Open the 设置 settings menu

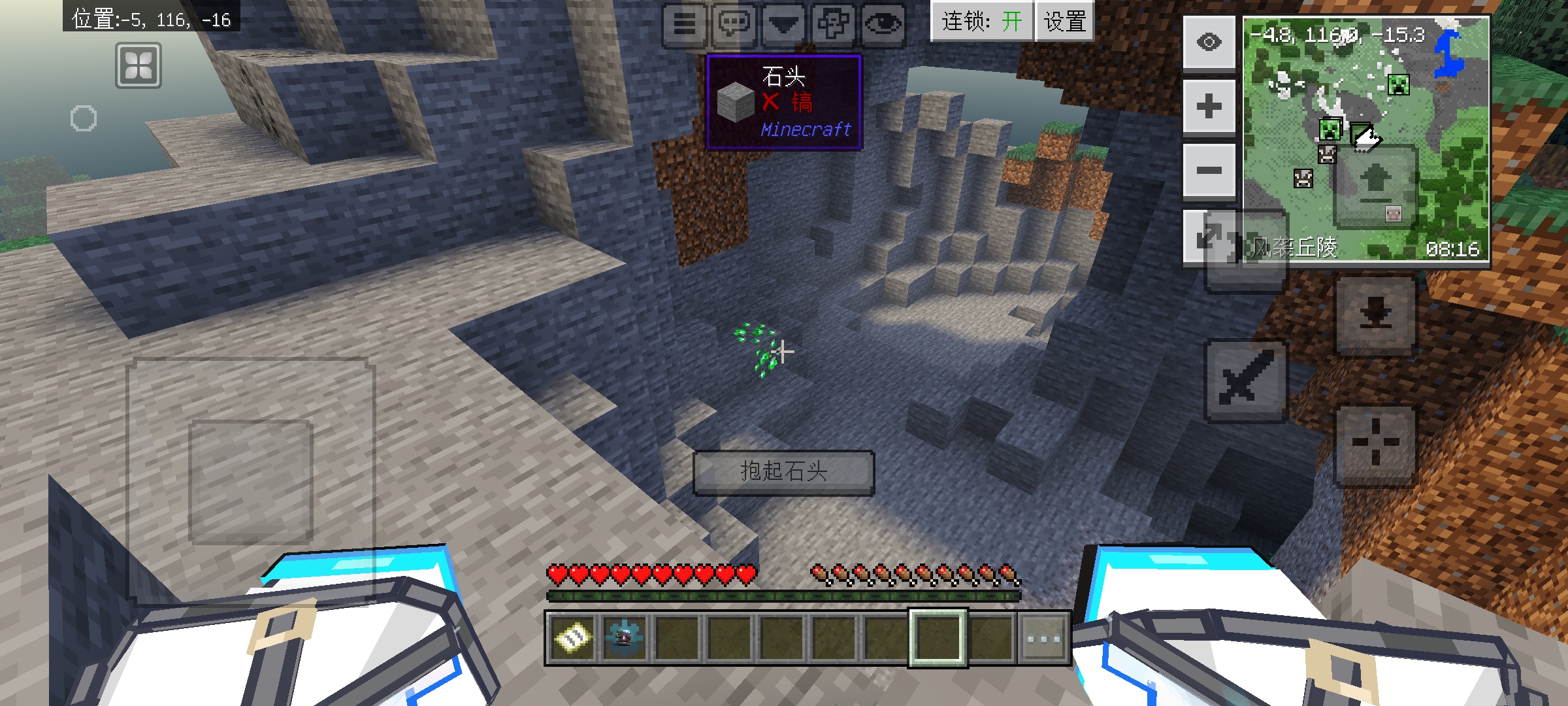[x=1065, y=22]
